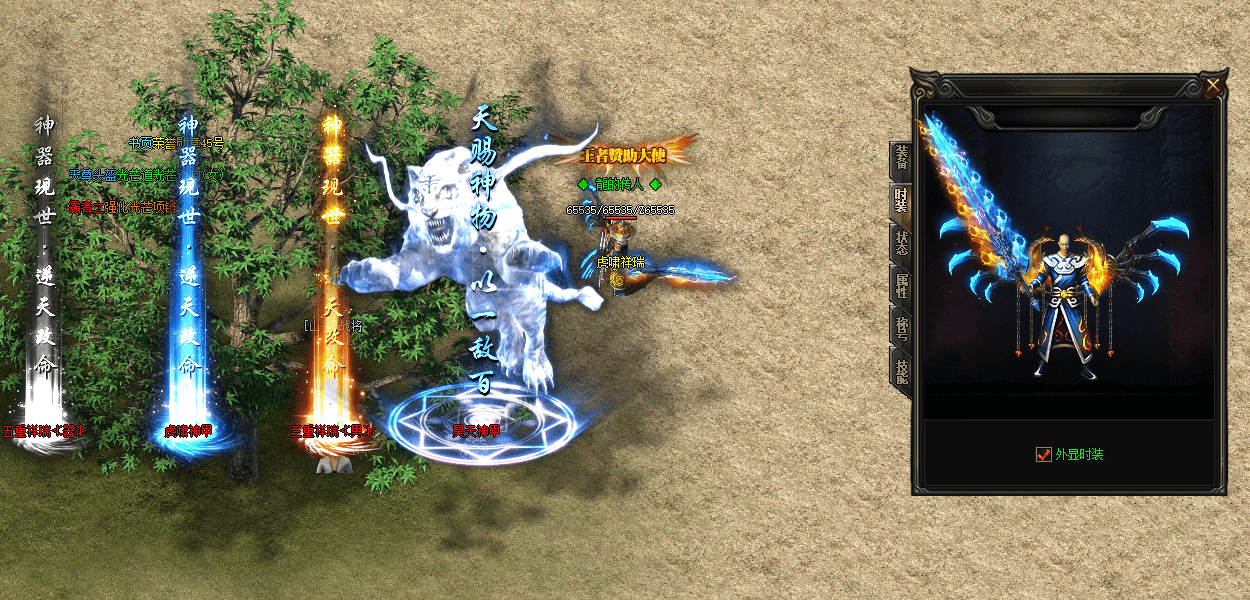Close the character panel
Screen dimensions: 1250x600
(x=1213, y=86)
